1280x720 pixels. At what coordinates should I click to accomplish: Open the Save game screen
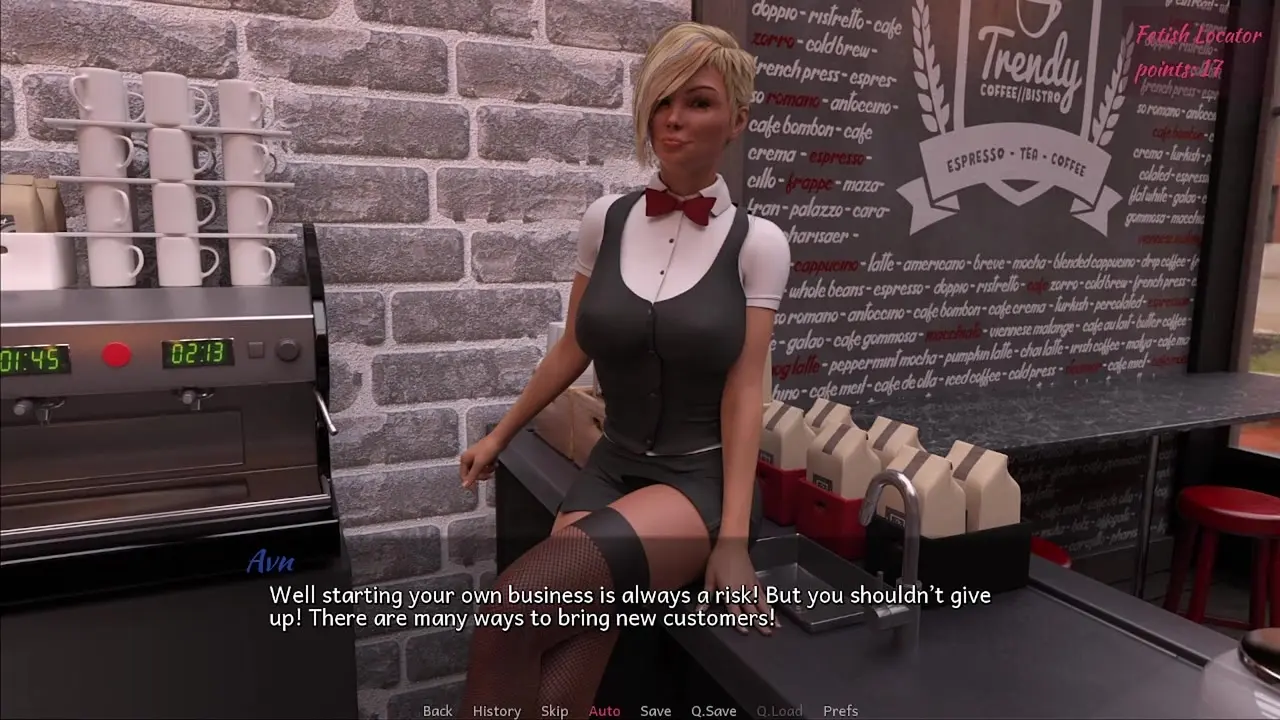coord(655,711)
